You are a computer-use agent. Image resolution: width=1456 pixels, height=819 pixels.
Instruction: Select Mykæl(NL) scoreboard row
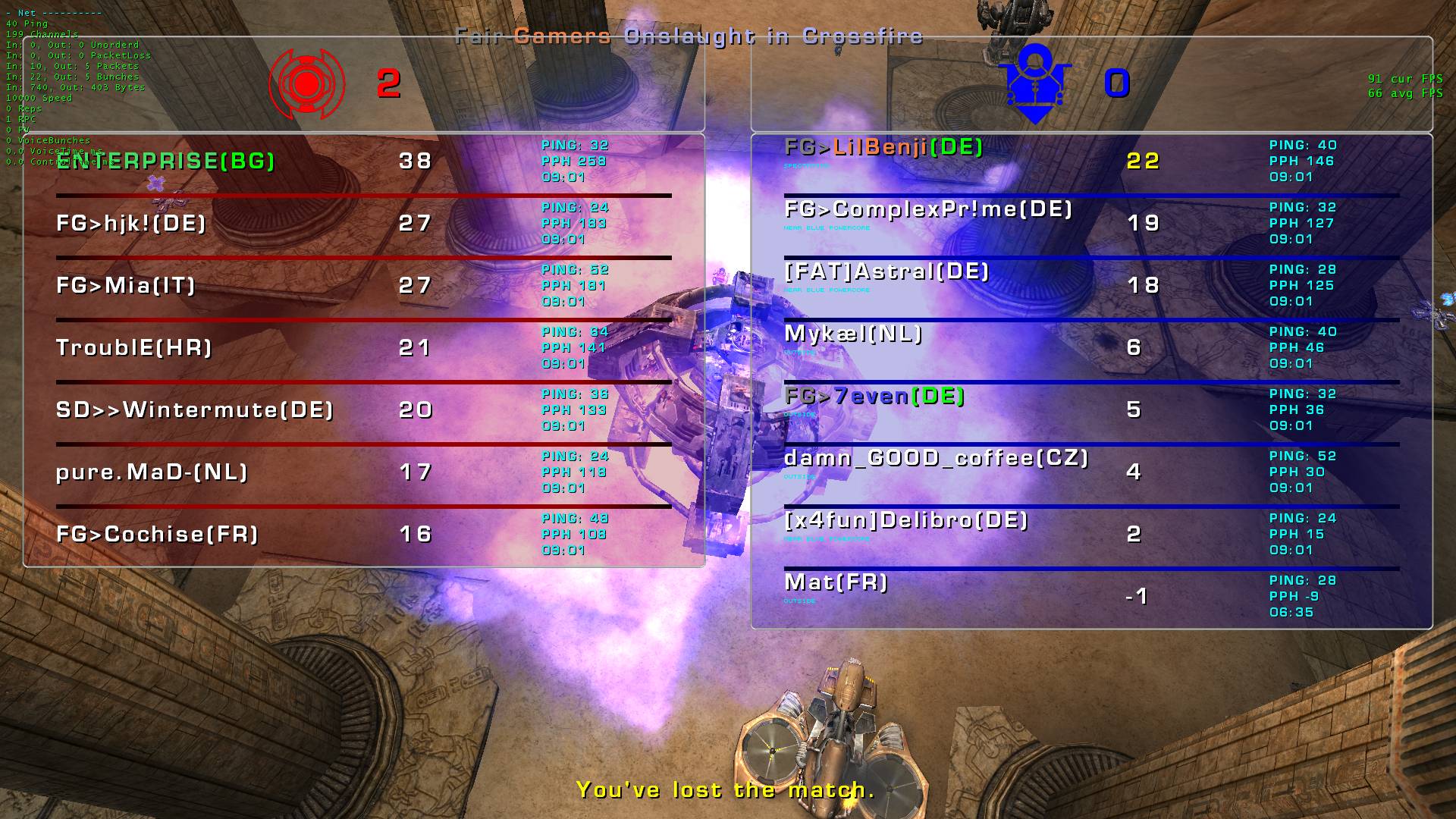853,334
